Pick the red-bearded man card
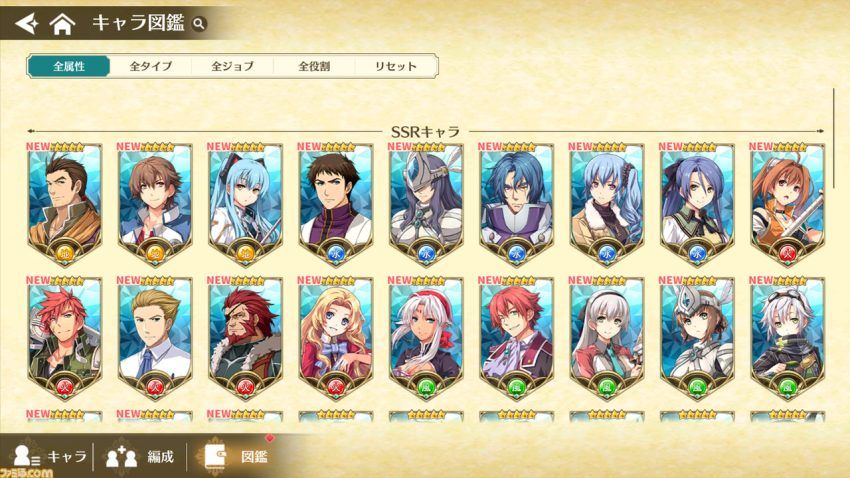 coord(245,332)
